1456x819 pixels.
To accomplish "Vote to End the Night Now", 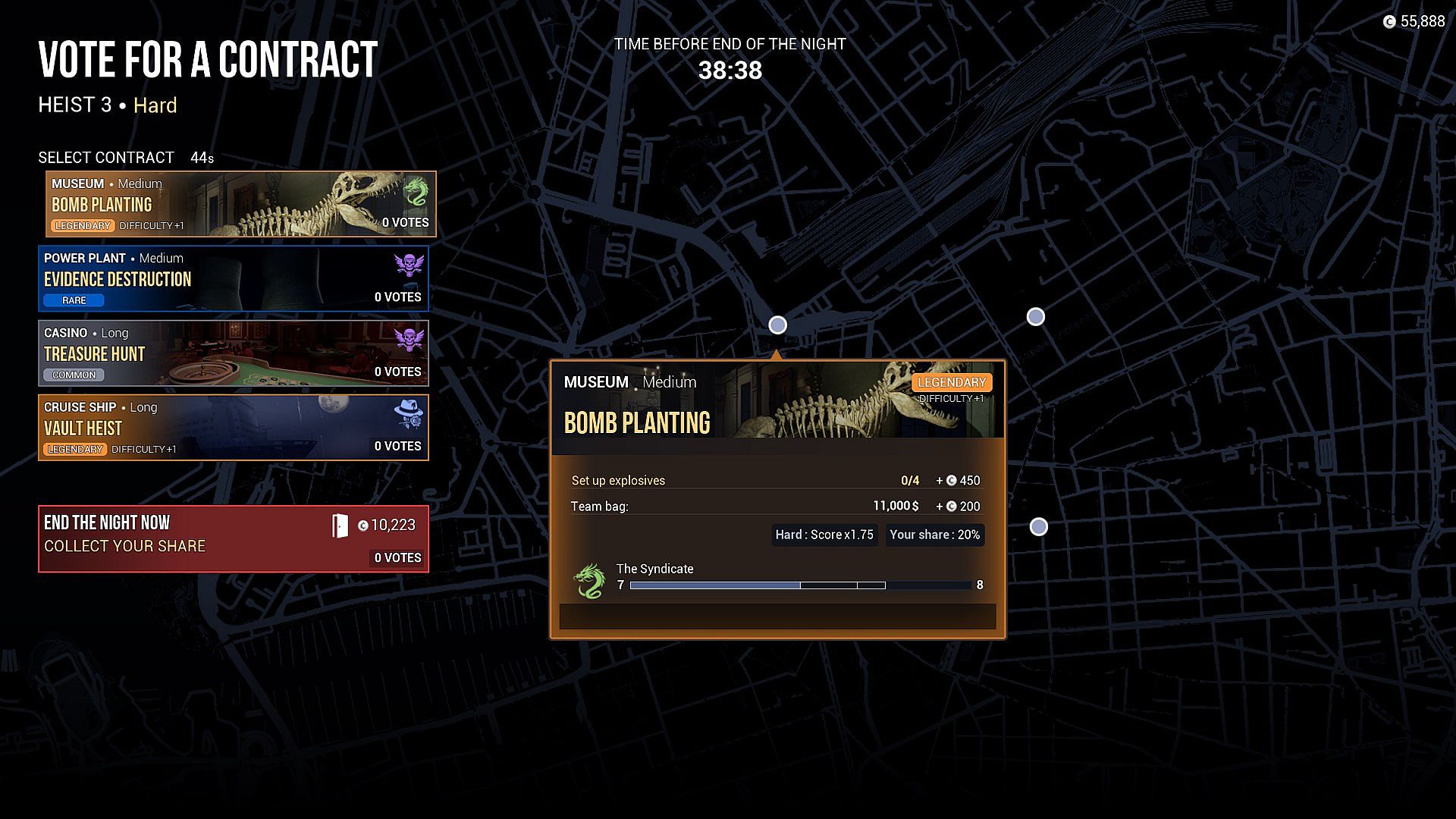I will [x=233, y=538].
